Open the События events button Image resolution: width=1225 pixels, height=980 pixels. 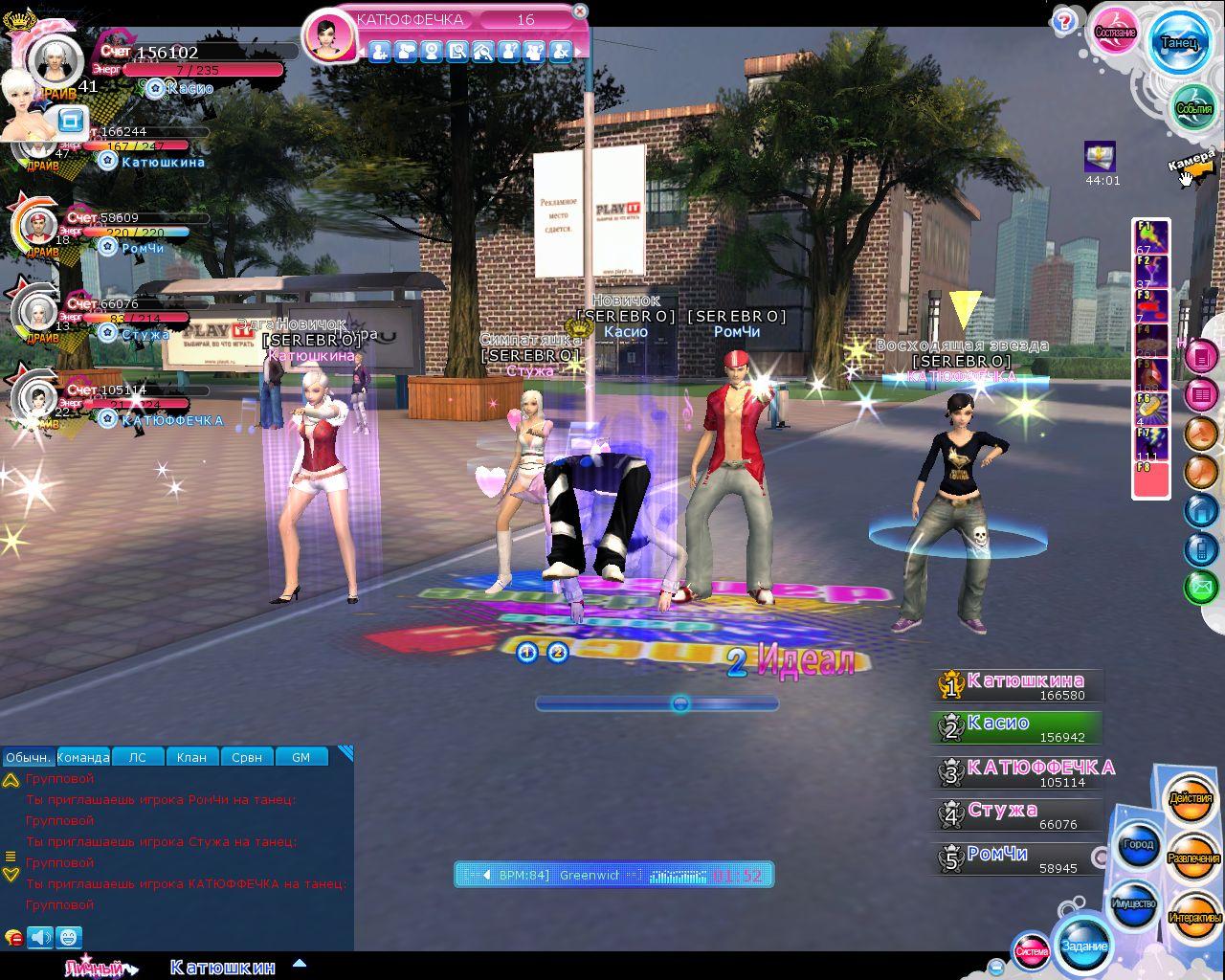(1194, 107)
